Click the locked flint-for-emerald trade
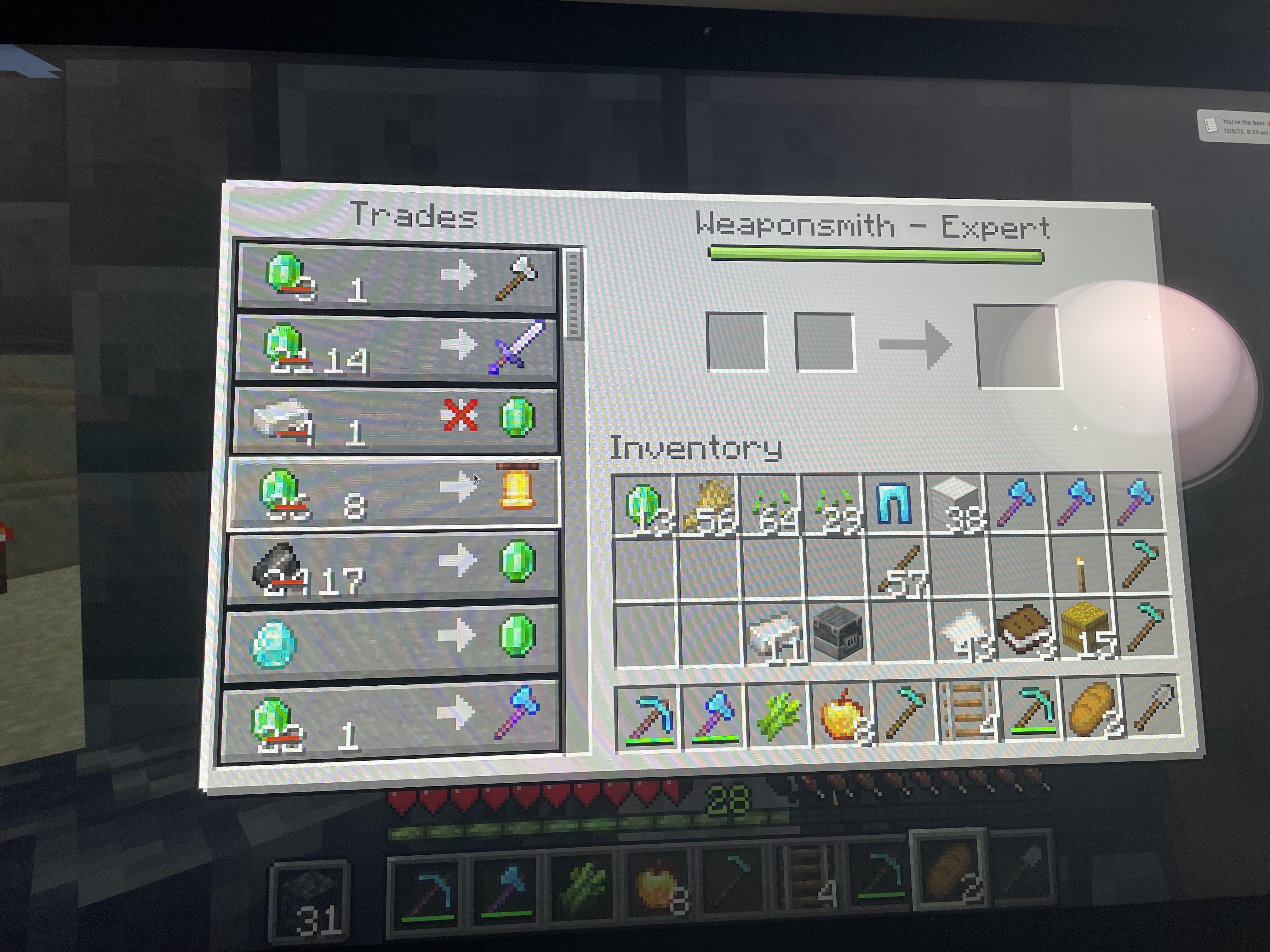Viewport: 1270px width, 952px height. pyautogui.click(x=396, y=422)
